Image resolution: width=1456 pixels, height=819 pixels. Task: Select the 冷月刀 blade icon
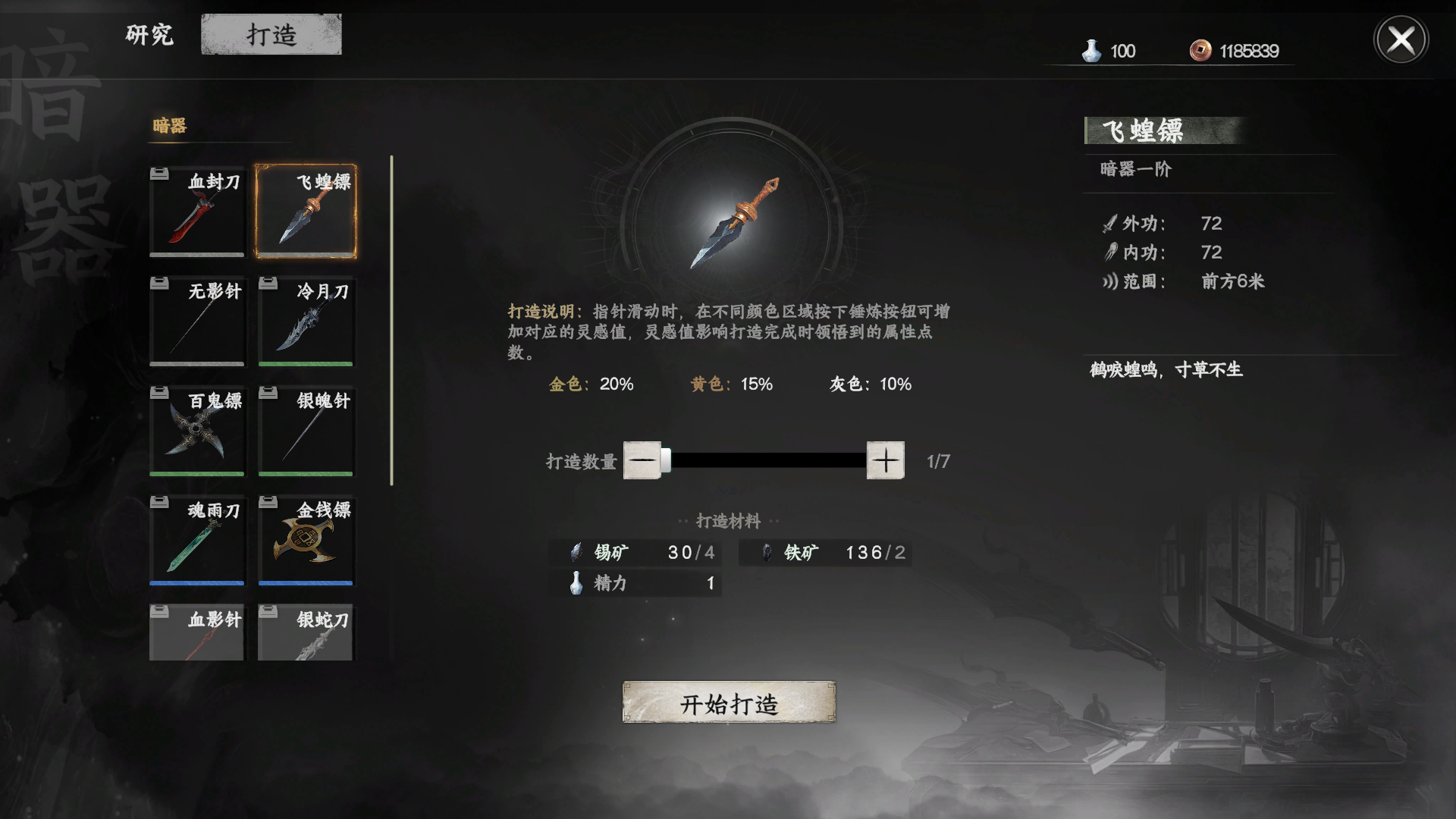(x=305, y=321)
